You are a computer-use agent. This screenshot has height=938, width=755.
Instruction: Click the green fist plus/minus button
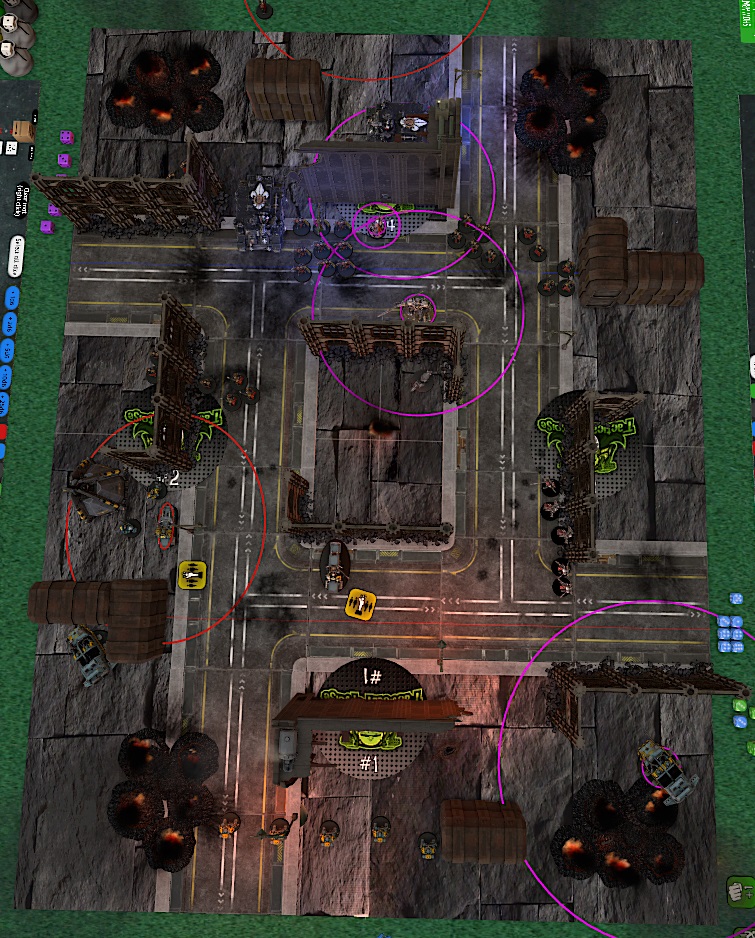pyautogui.click(x=738, y=887)
